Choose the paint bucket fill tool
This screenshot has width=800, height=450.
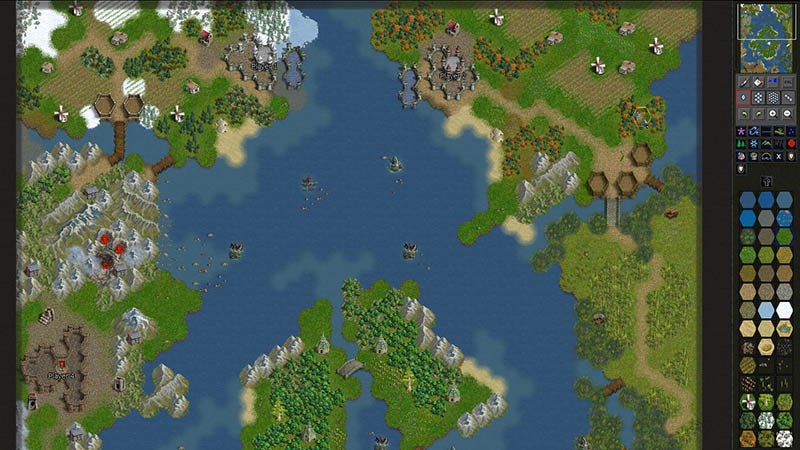(757, 82)
